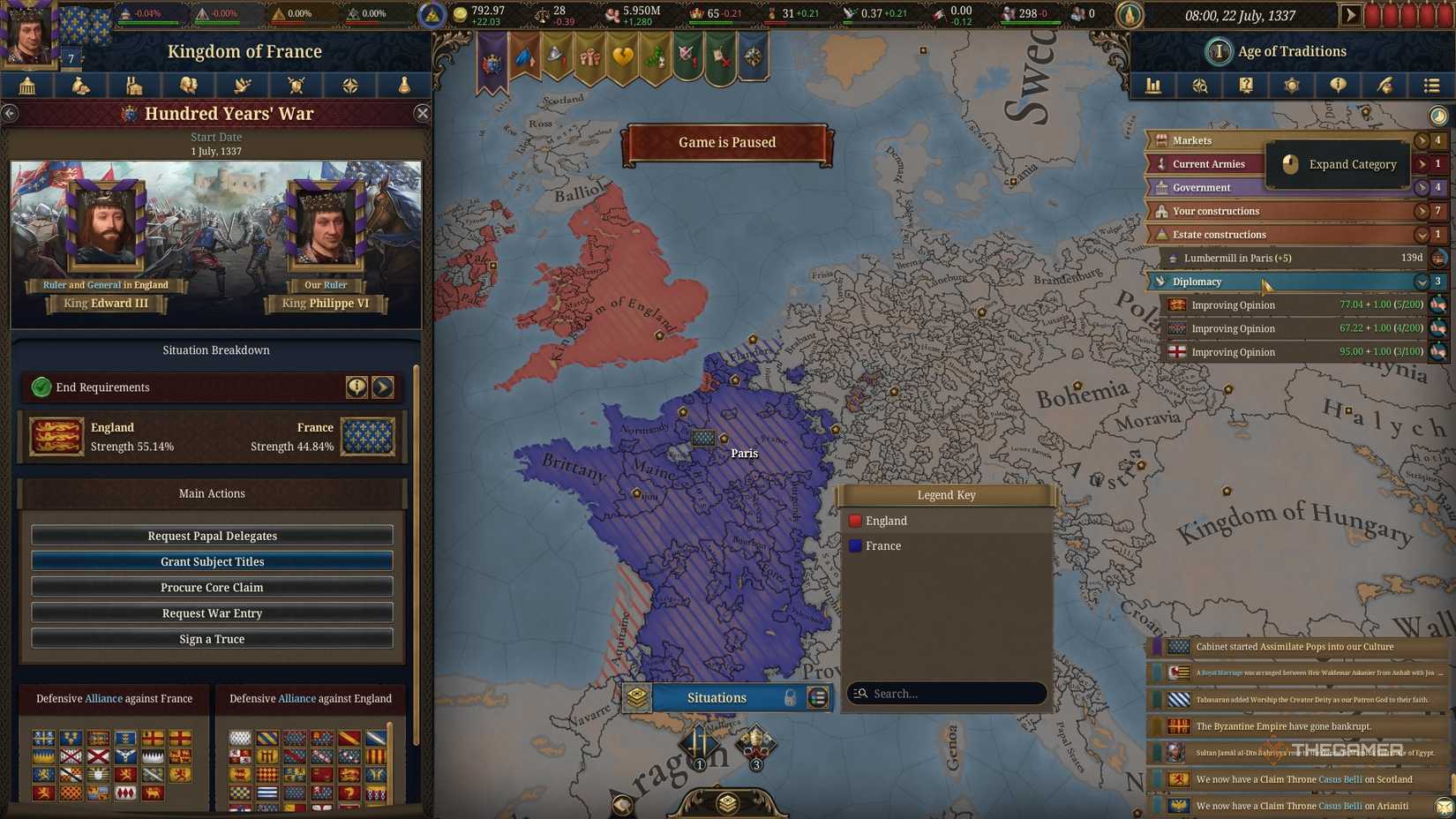
Task: Click inside the Legend Key search field
Action: click(x=946, y=694)
